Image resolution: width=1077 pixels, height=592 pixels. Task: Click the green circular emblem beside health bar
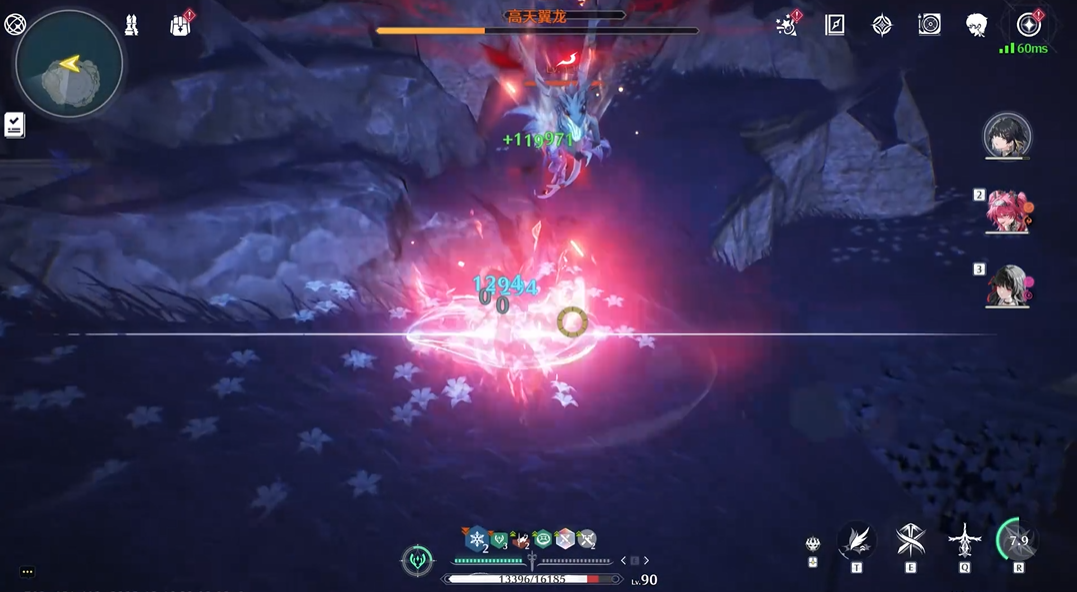[417, 561]
